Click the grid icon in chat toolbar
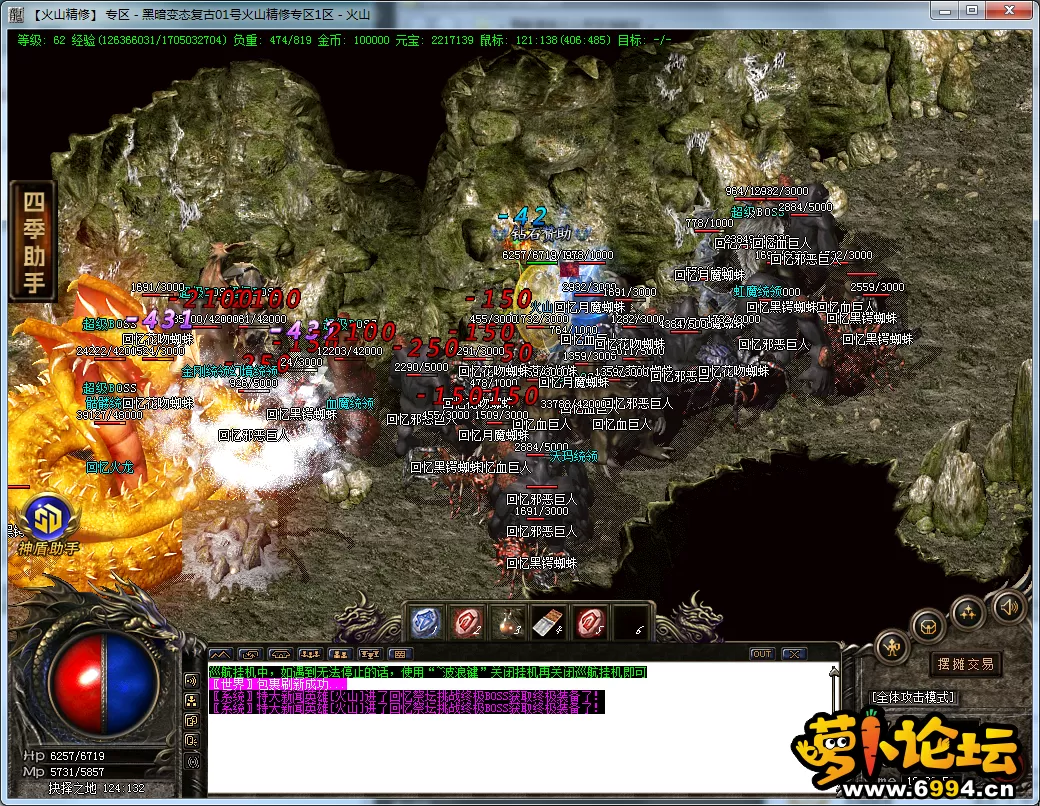 [x=400, y=654]
